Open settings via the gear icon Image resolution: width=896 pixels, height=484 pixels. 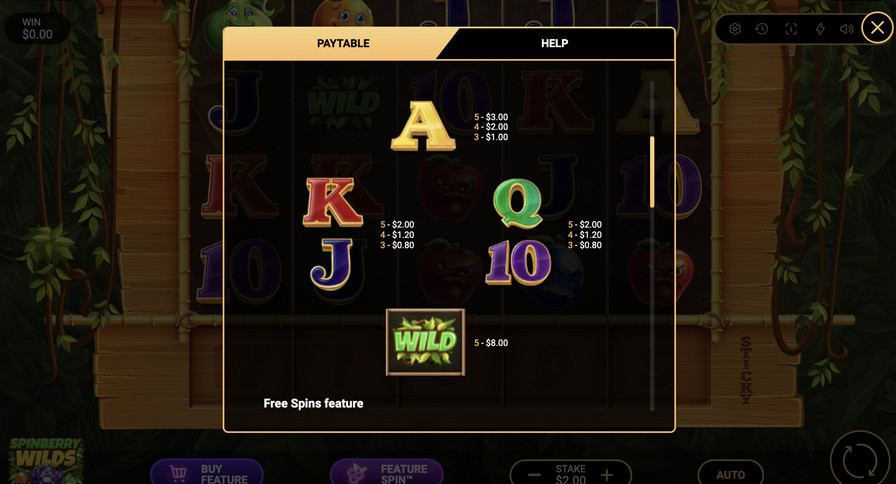(x=735, y=29)
